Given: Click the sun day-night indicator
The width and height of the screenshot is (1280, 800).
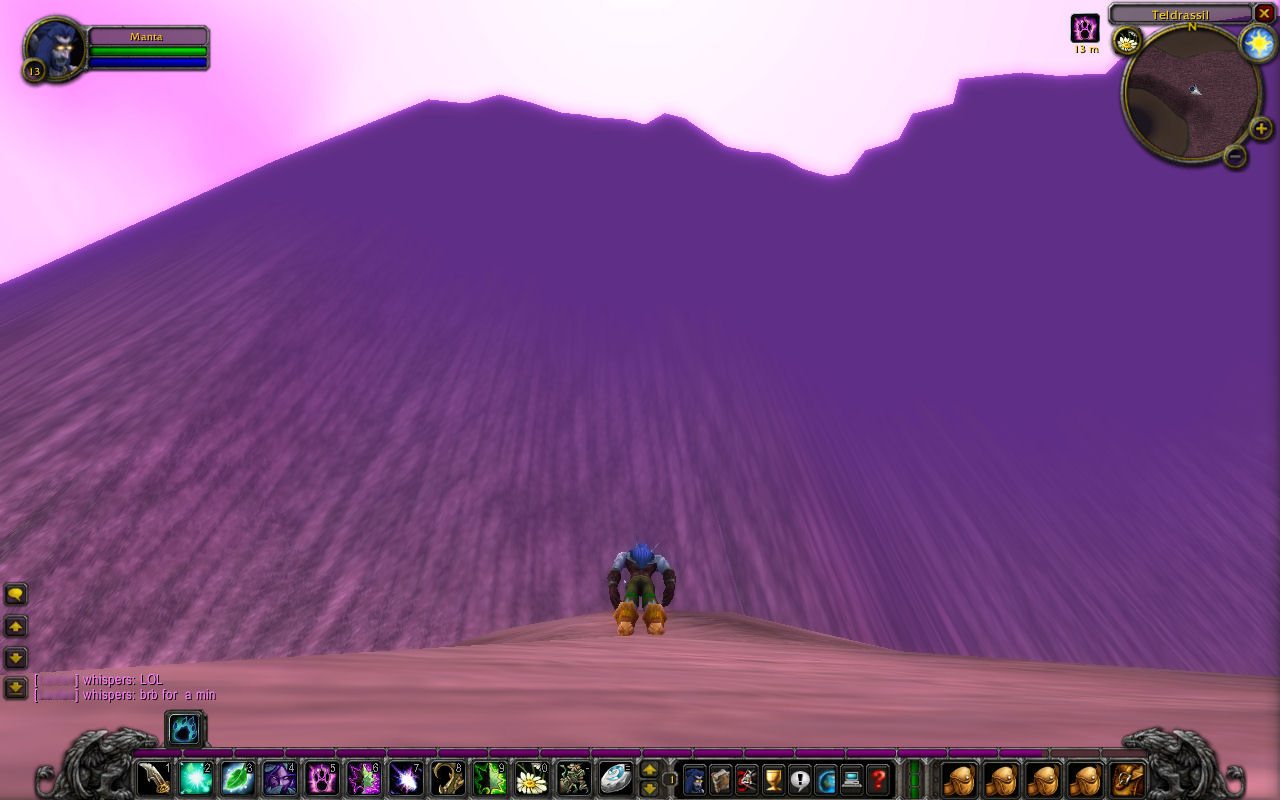Looking at the screenshot, I should pyautogui.click(x=1257, y=43).
